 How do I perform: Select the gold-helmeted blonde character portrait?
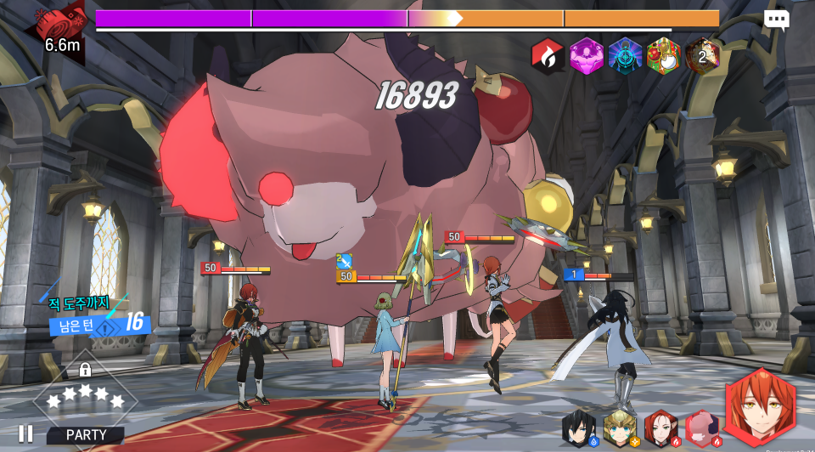(x=620, y=428)
